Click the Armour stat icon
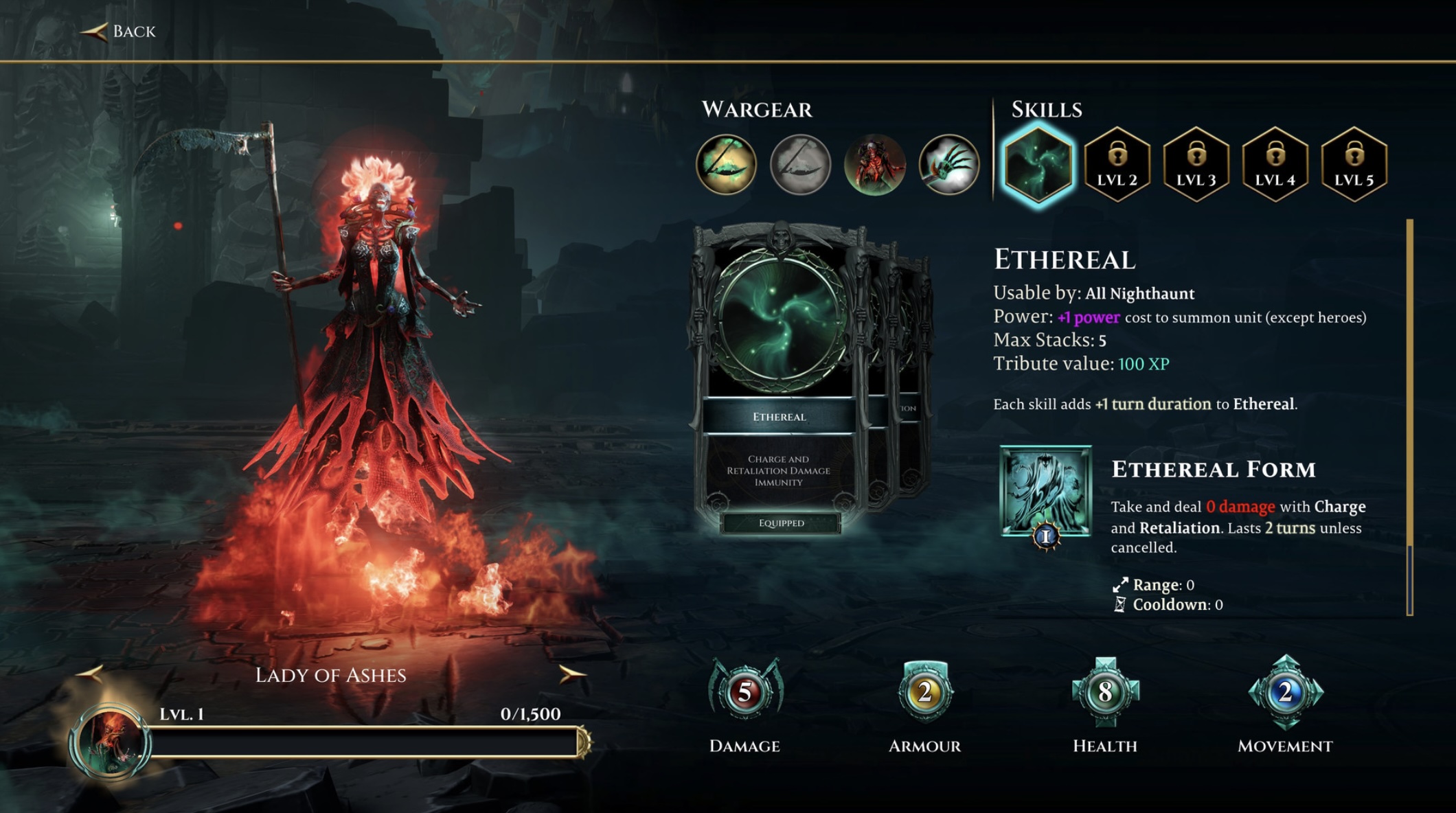The image size is (1456, 813). coord(925,692)
